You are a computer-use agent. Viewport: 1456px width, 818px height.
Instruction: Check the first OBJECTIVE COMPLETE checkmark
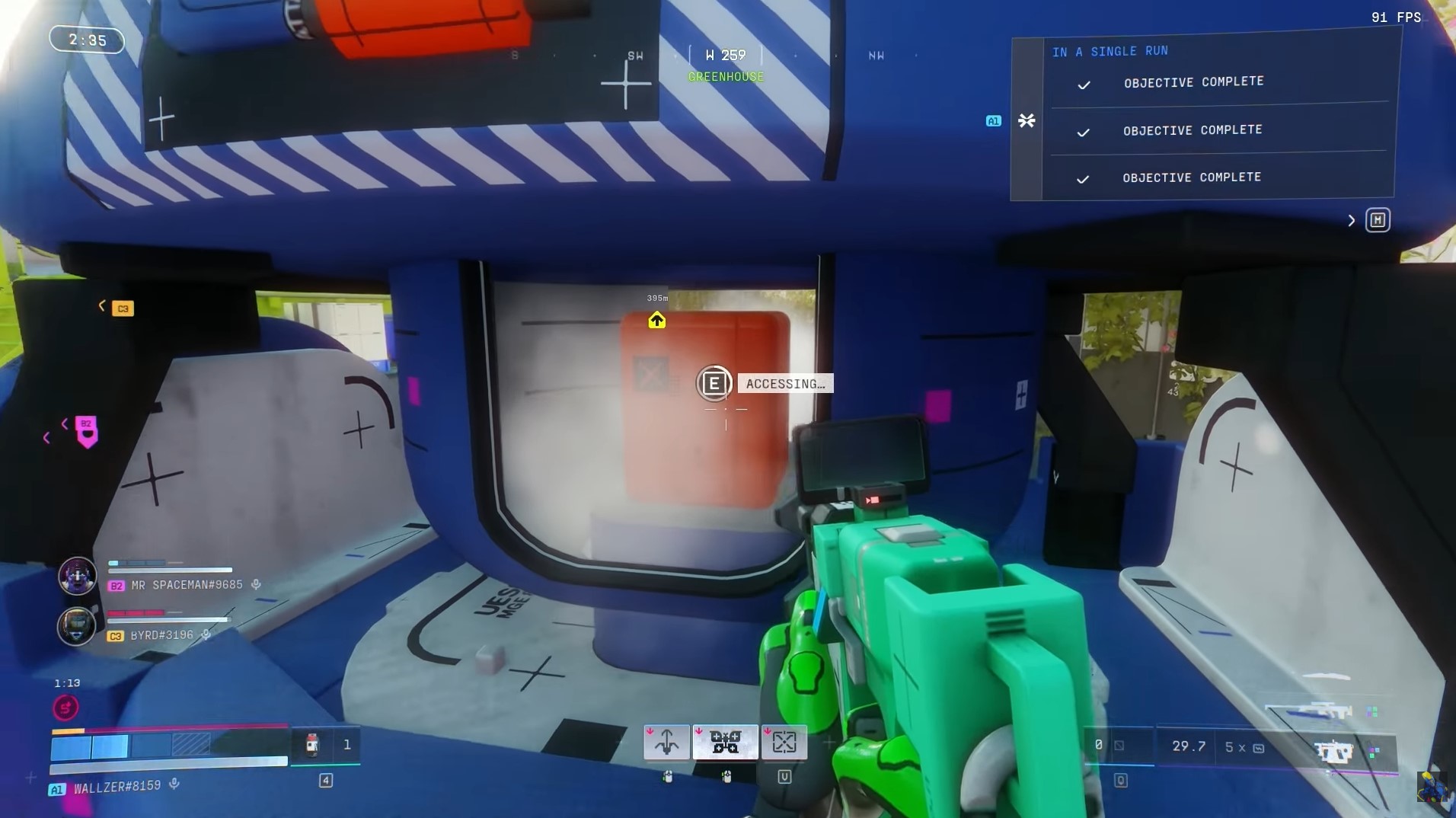point(1083,85)
